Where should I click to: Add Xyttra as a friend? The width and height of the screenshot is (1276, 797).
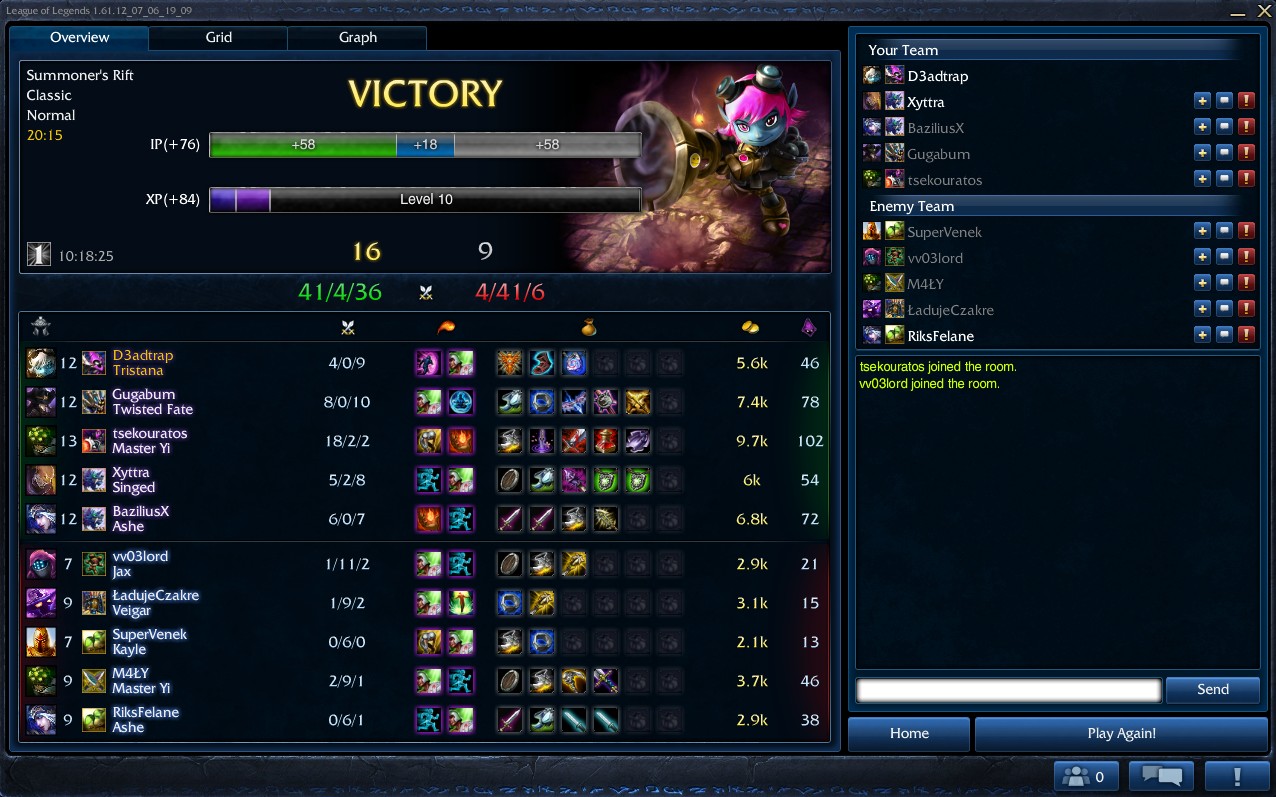1202,101
